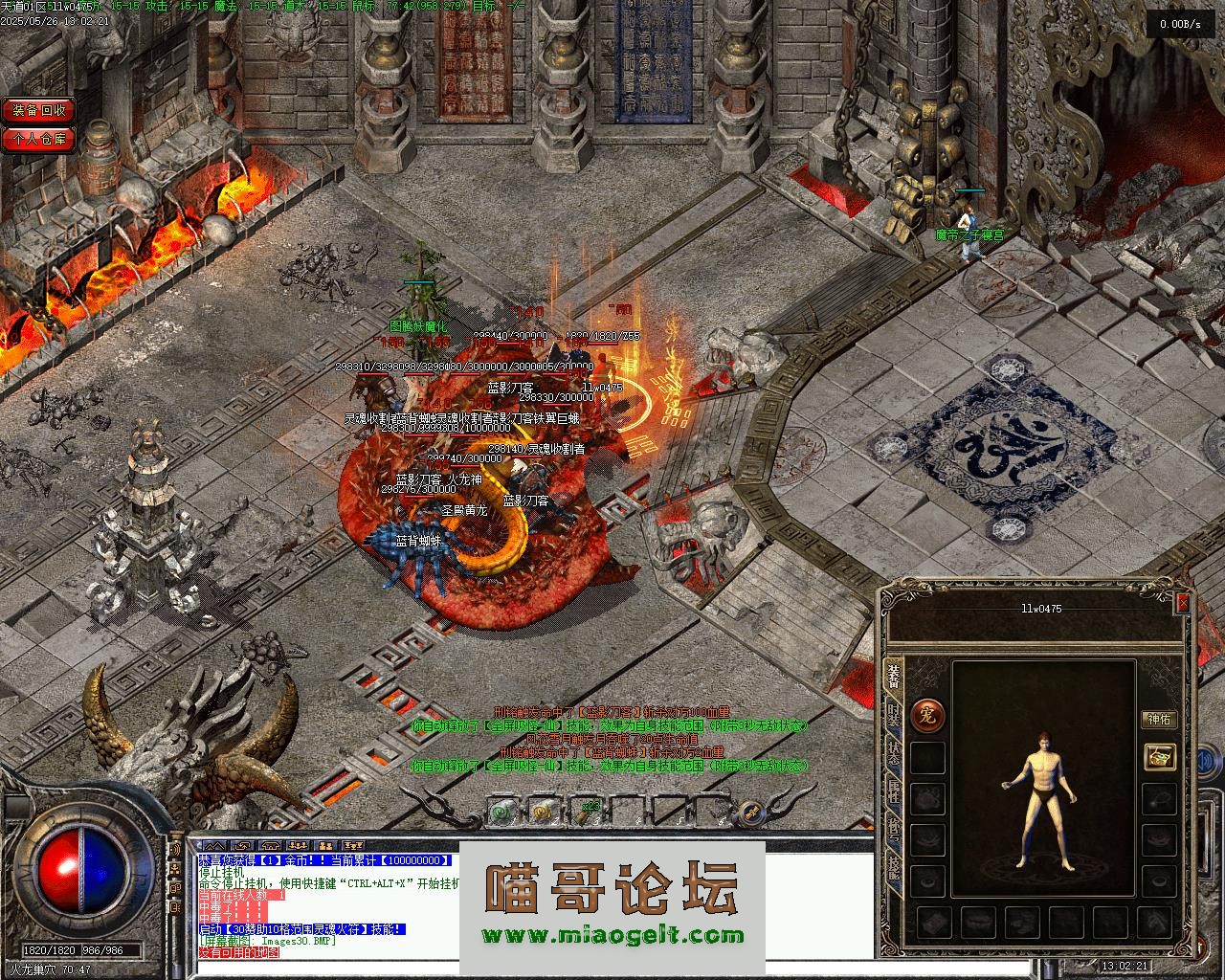Switch to the 装备 equipment tab
Screen dimensions: 1225x980
[893, 675]
